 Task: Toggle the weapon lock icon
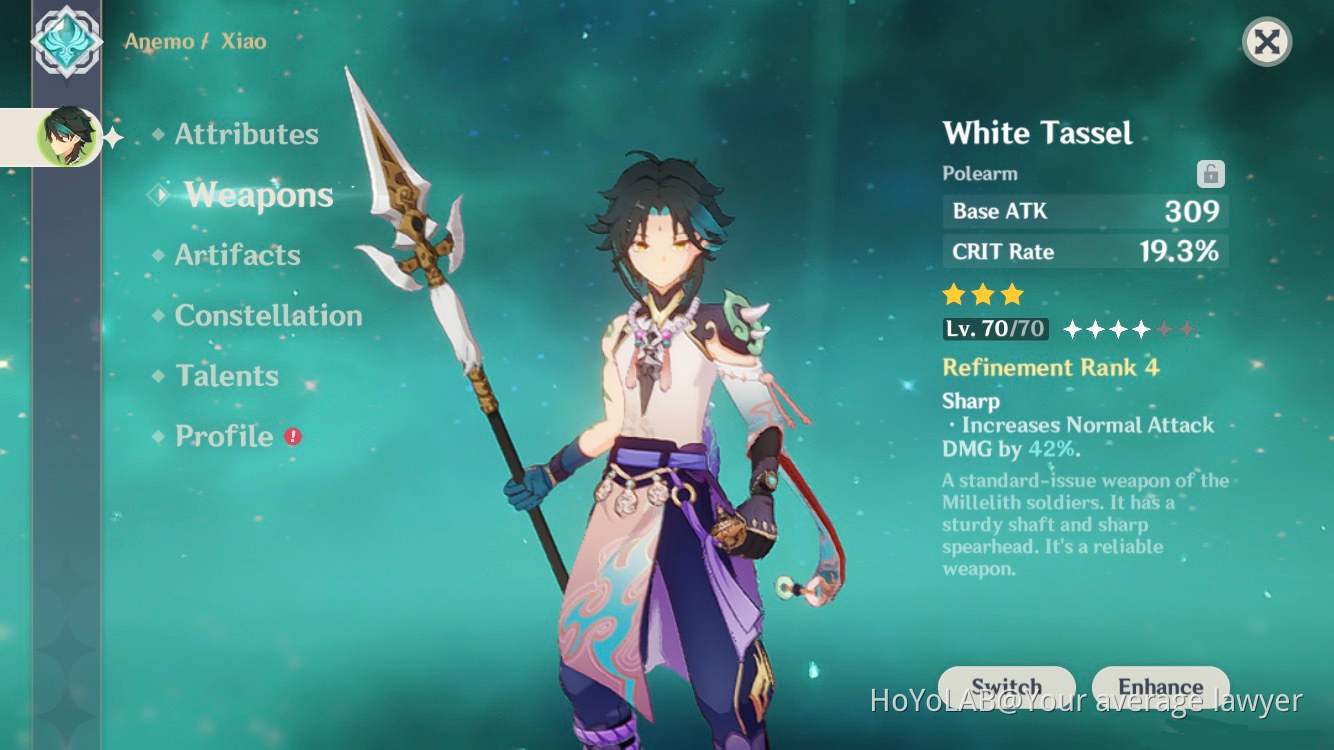click(1210, 173)
